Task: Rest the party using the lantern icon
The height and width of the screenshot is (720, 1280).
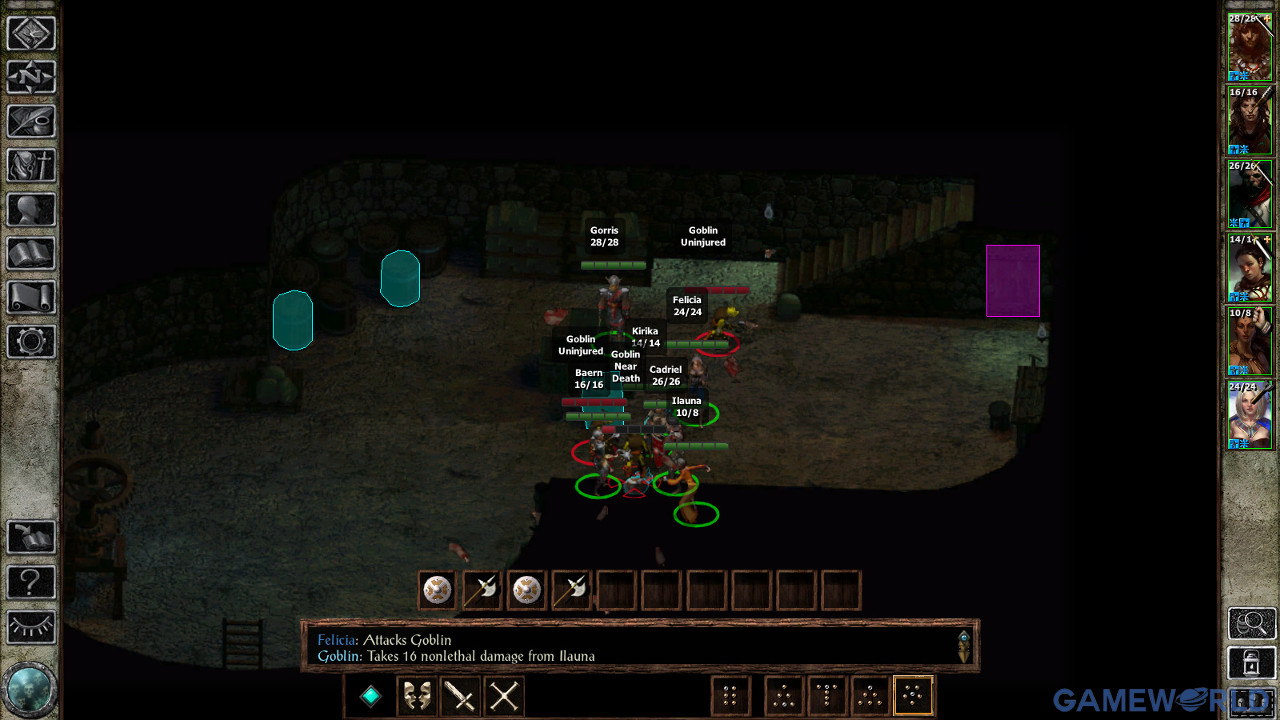Action: click(1250, 662)
